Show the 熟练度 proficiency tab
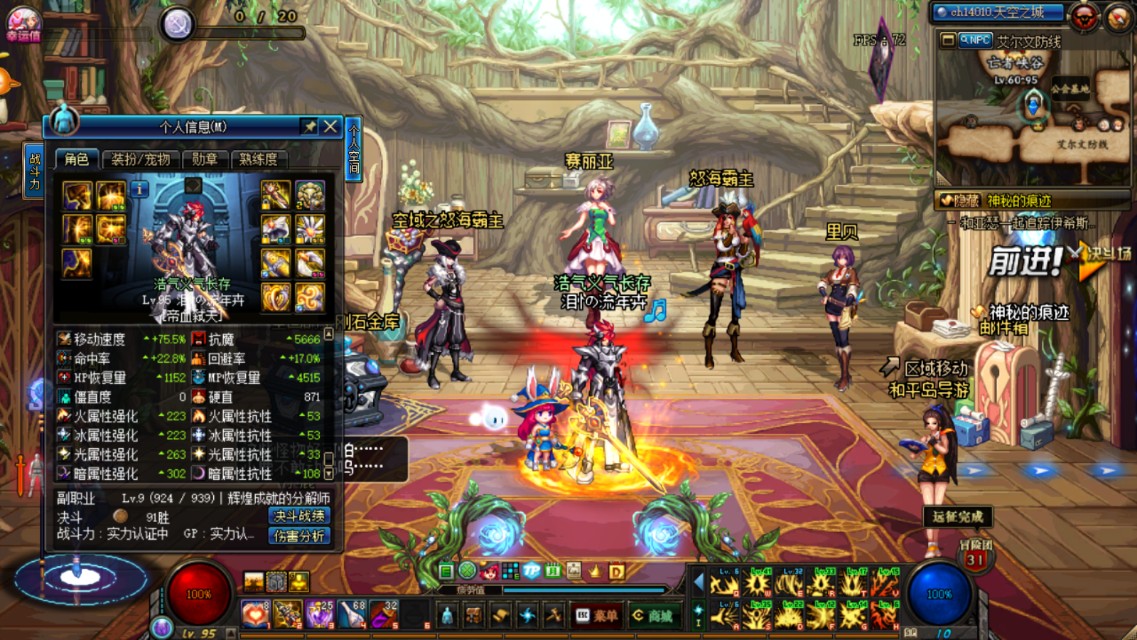The image size is (1137, 640). coord(258,159)
